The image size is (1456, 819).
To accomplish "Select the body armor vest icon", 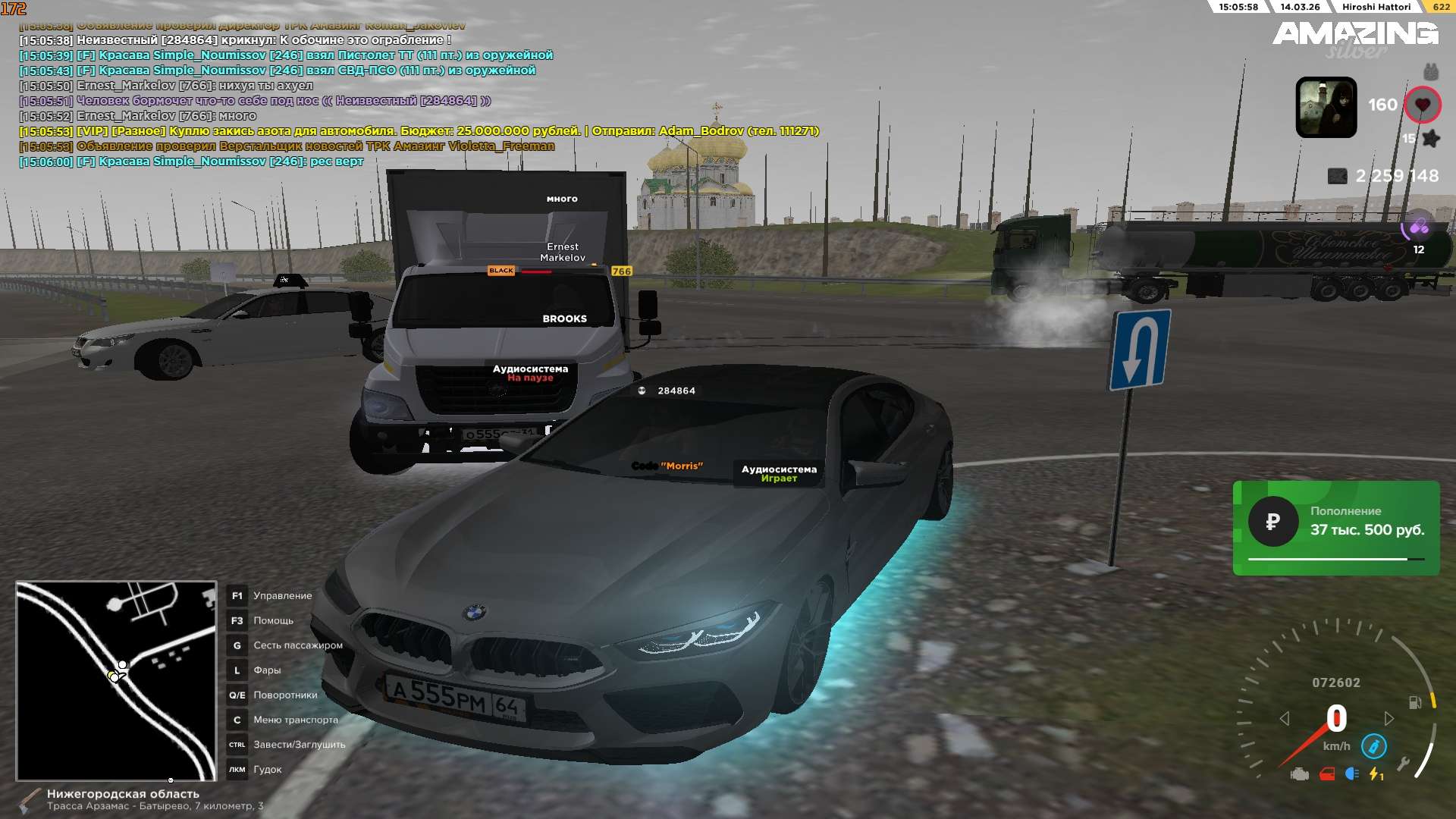I will (x=1430, y=72).
